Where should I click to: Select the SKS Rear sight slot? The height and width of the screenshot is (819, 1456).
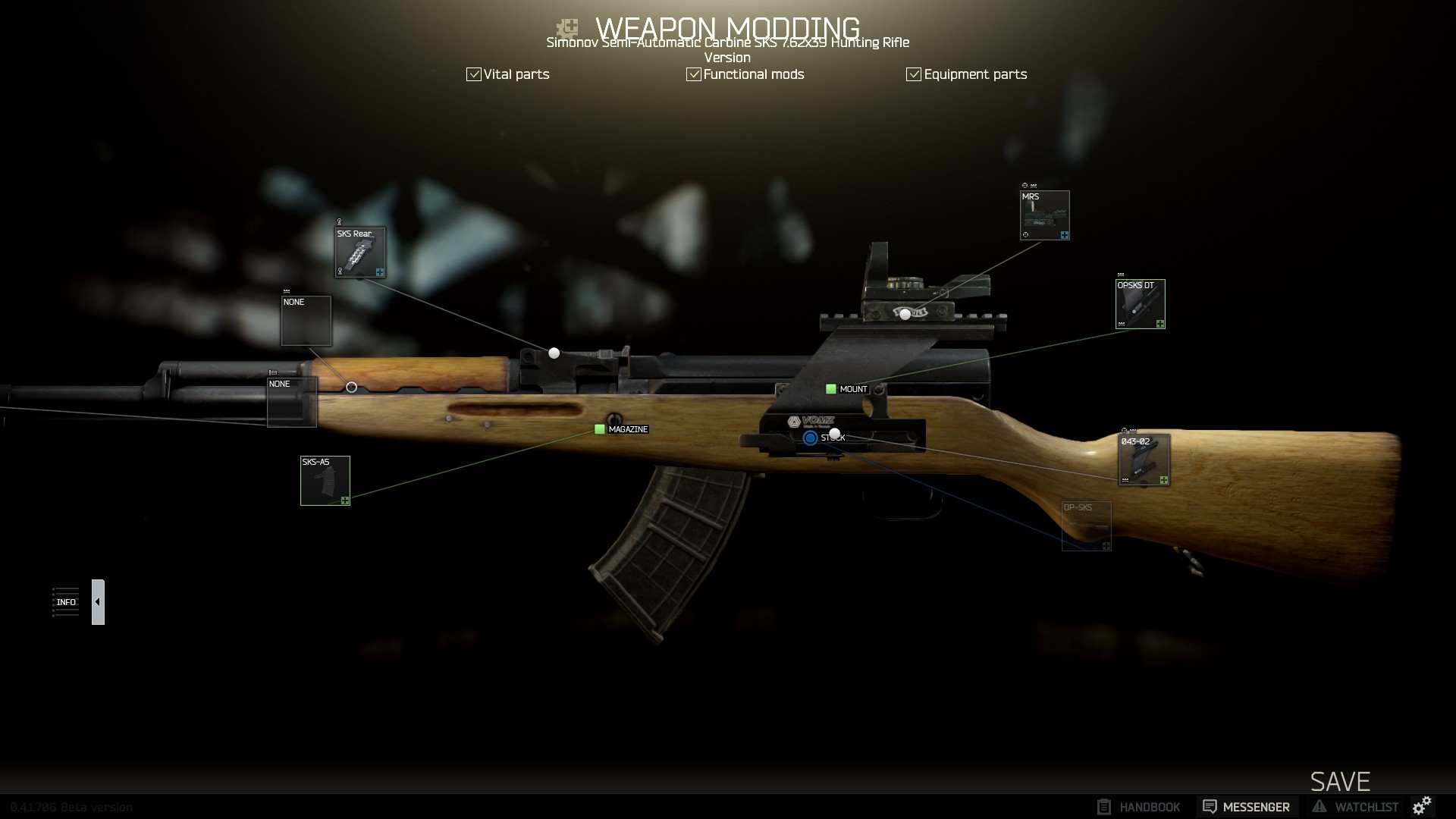(x=360, y=253)
